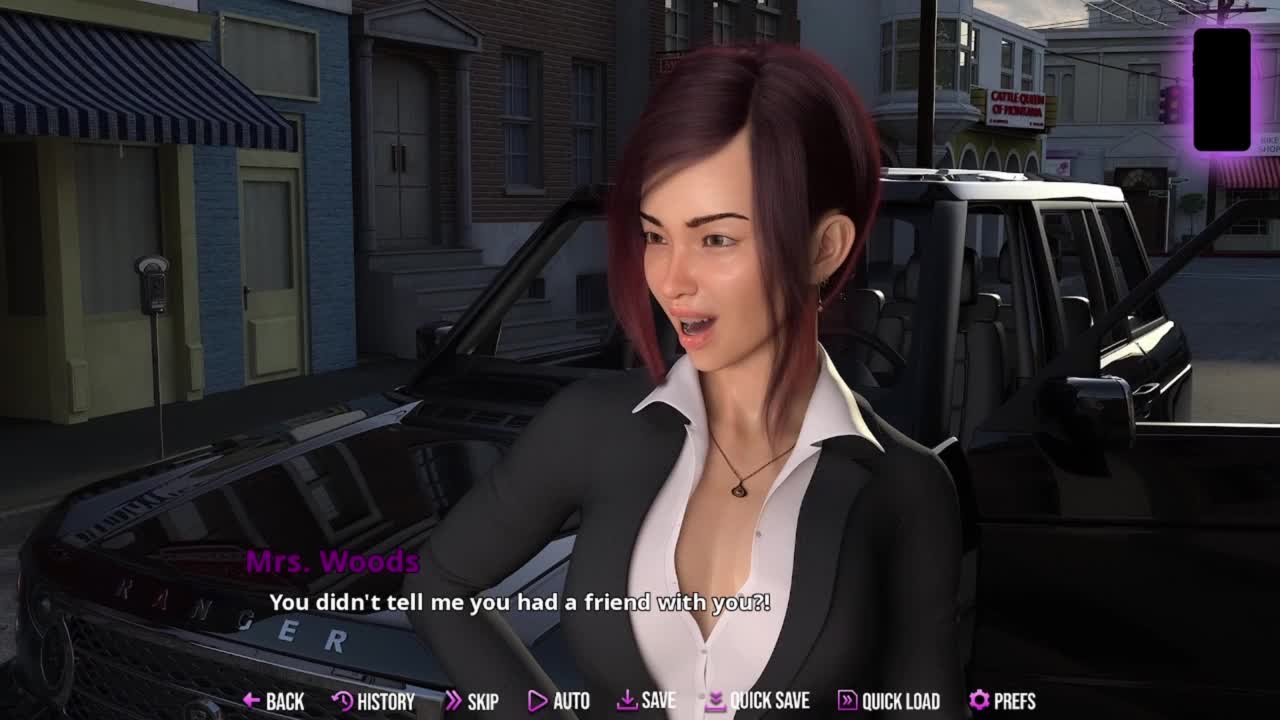
Task: Open the glowing purple phone
Action: click(x=1222, y=89)
